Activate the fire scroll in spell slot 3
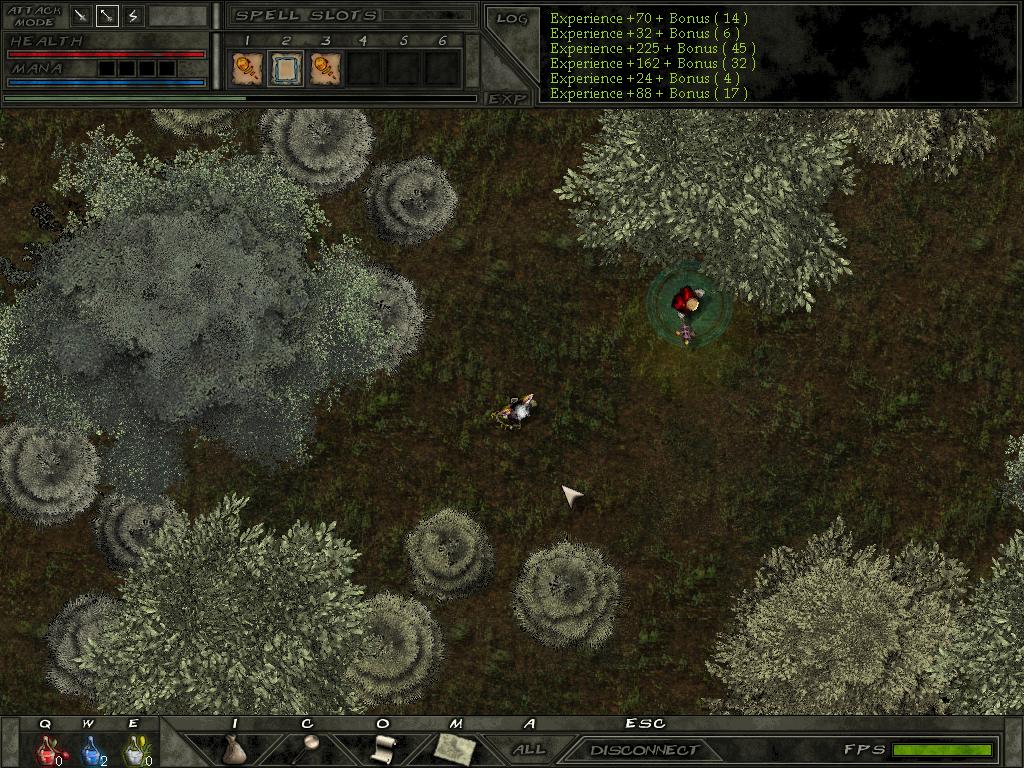The height and width of the screenshot is (768, 1024). (x=324, y=68)
